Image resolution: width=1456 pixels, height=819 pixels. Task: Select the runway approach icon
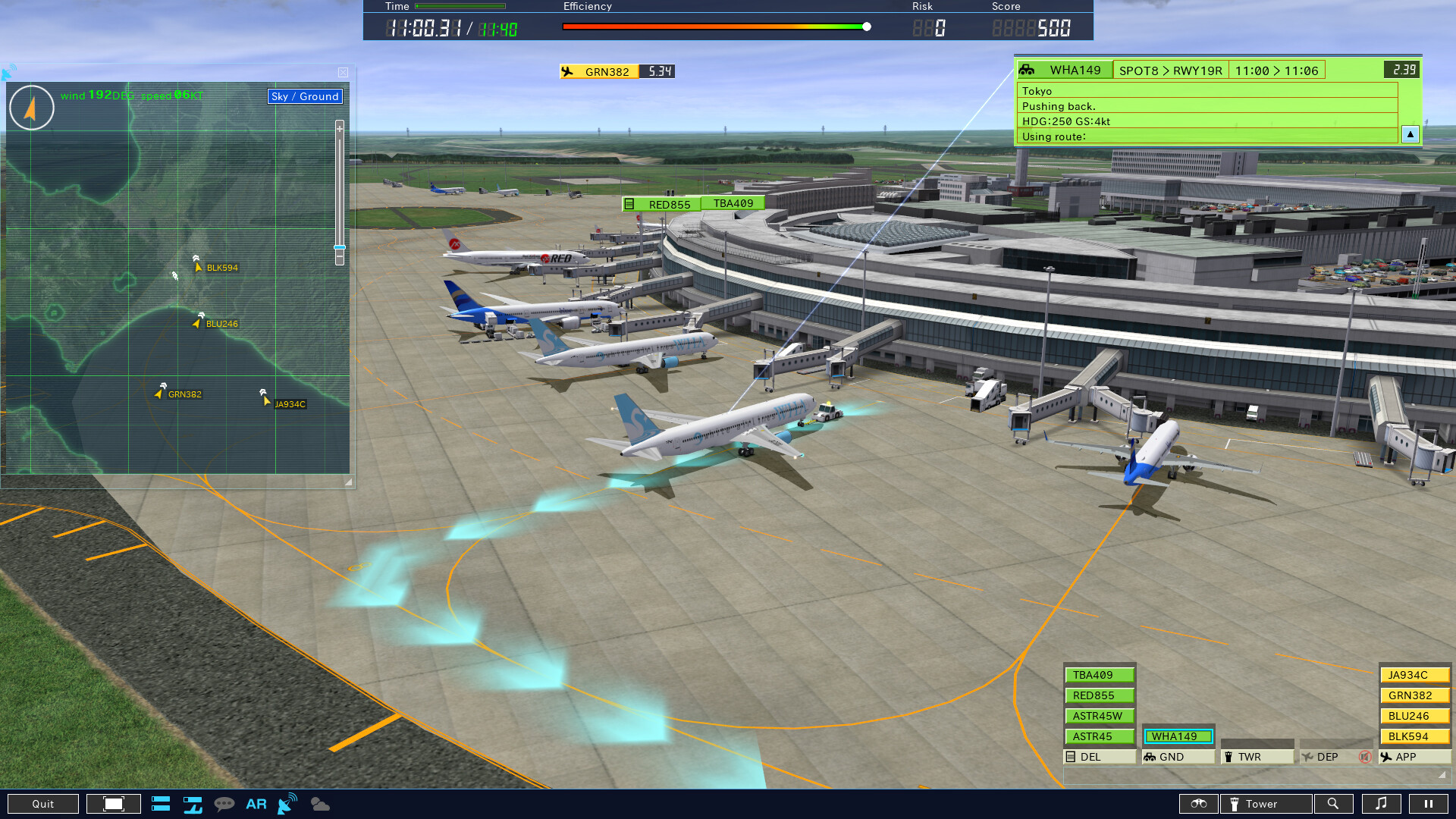(x=192, y=805)
